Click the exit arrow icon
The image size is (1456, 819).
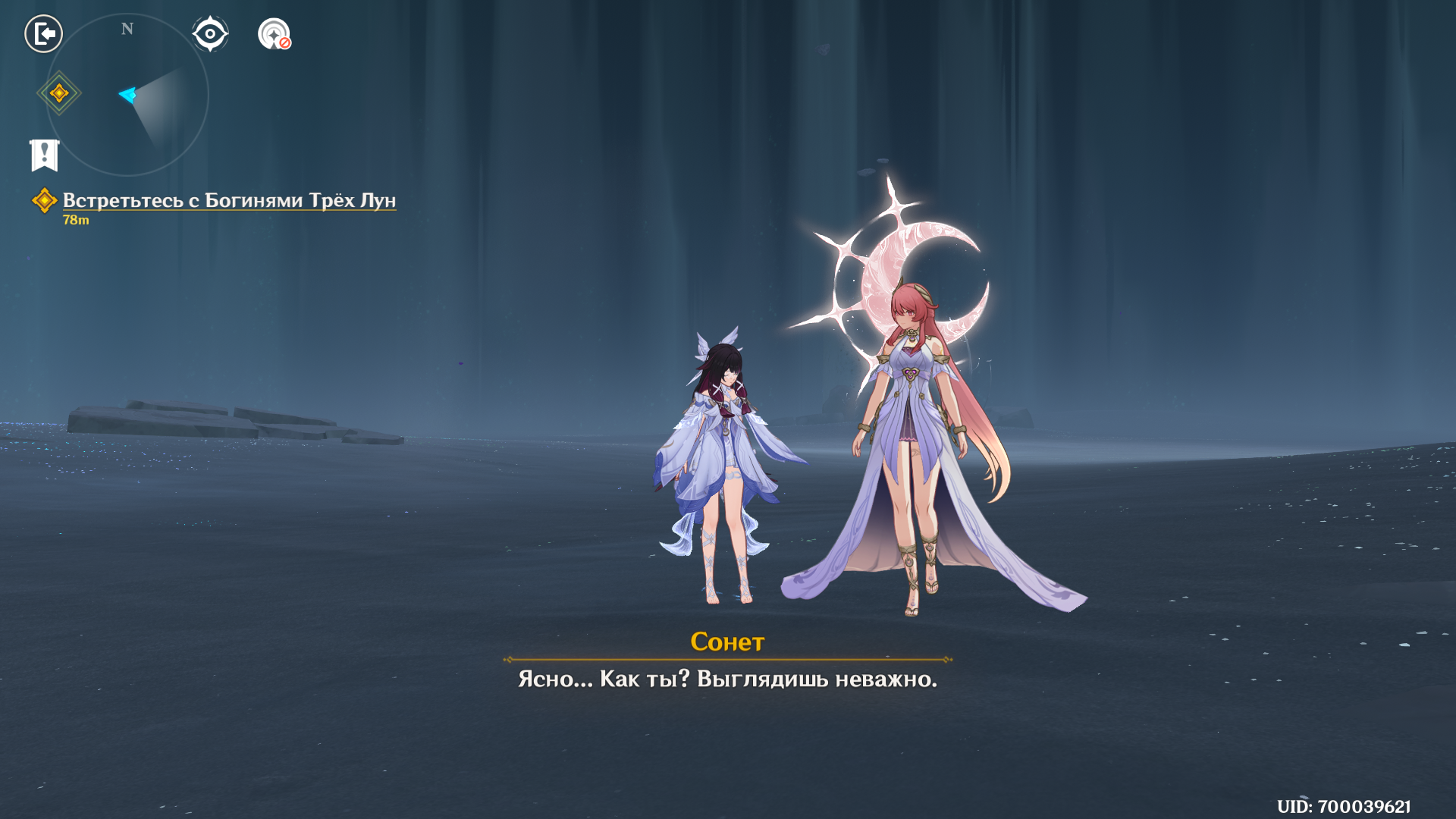pyautogui.click(x=43, y=34)
